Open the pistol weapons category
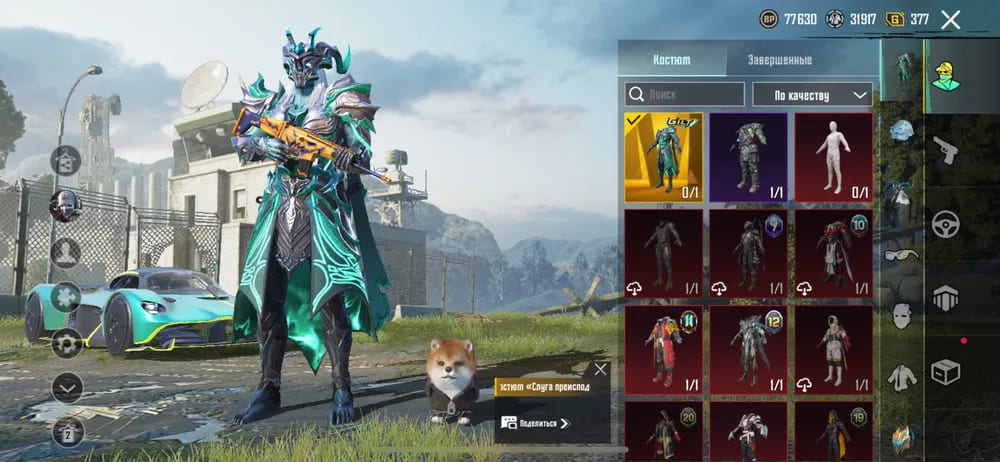The image size is (1000, 462). point(945,150)
